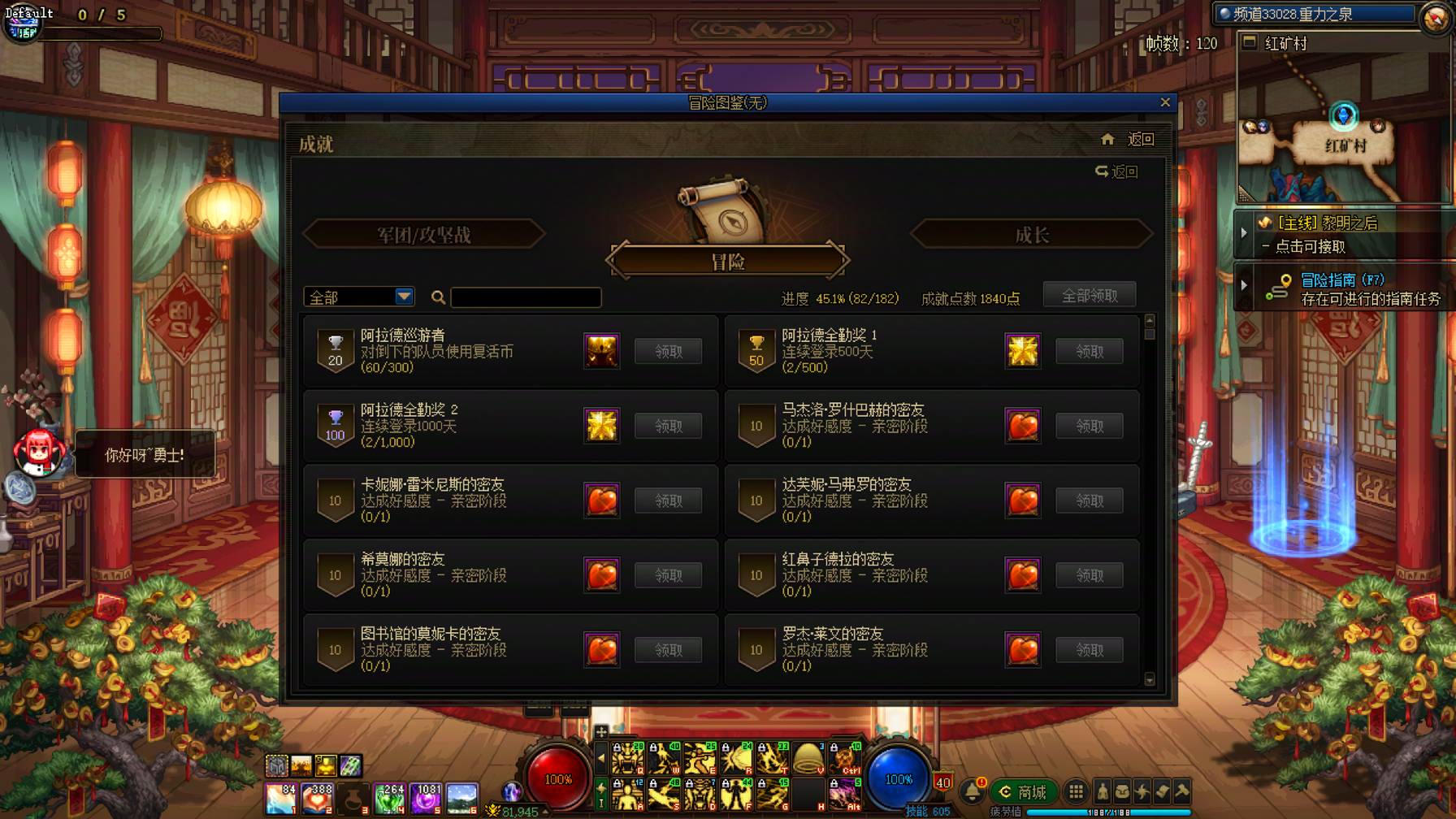The width and height of the screenshot is (1456, 819).
Task: Click the achievement search input field
Action: (524, 297)
